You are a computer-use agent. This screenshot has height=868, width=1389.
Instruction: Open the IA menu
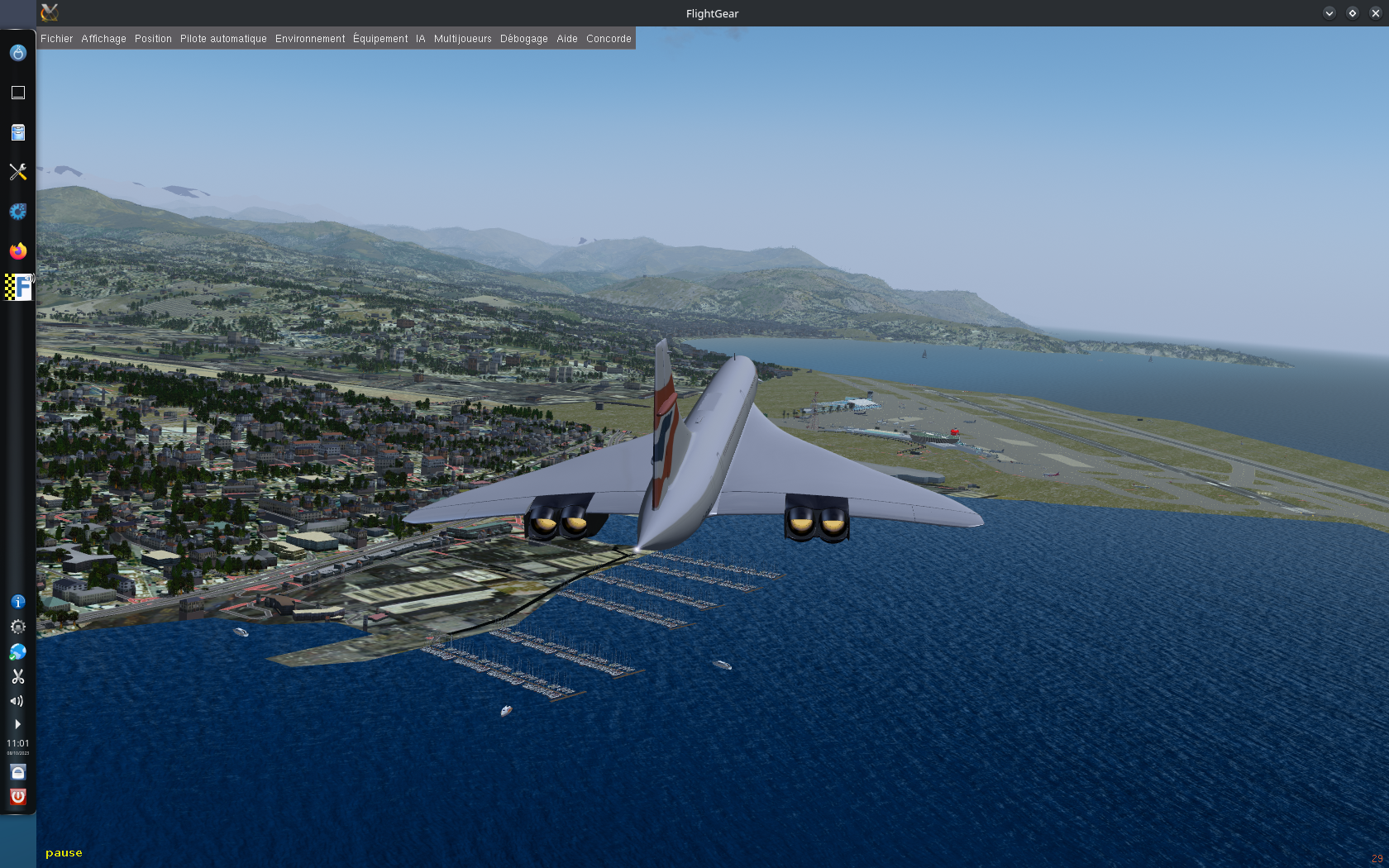coord(421,39)
